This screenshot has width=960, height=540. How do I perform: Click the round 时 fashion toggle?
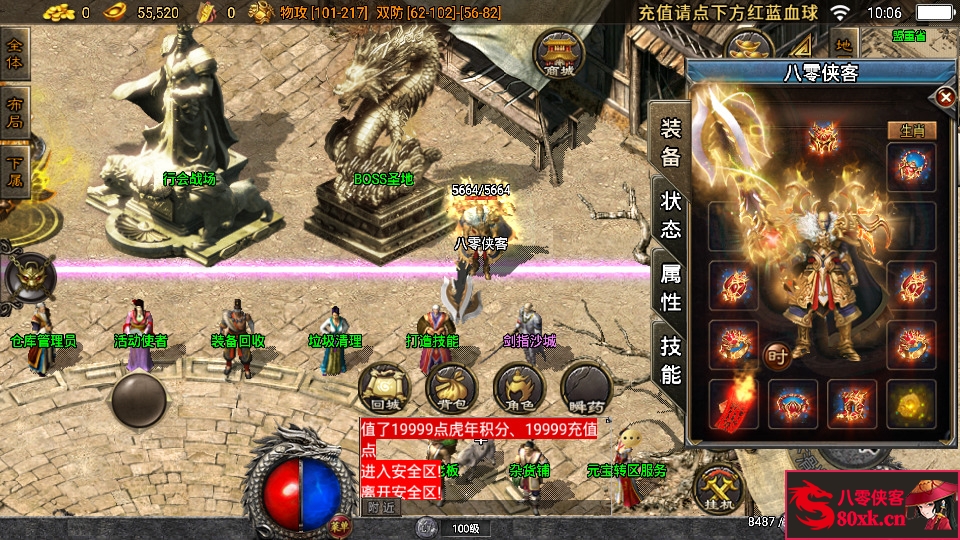pos(776,354)
